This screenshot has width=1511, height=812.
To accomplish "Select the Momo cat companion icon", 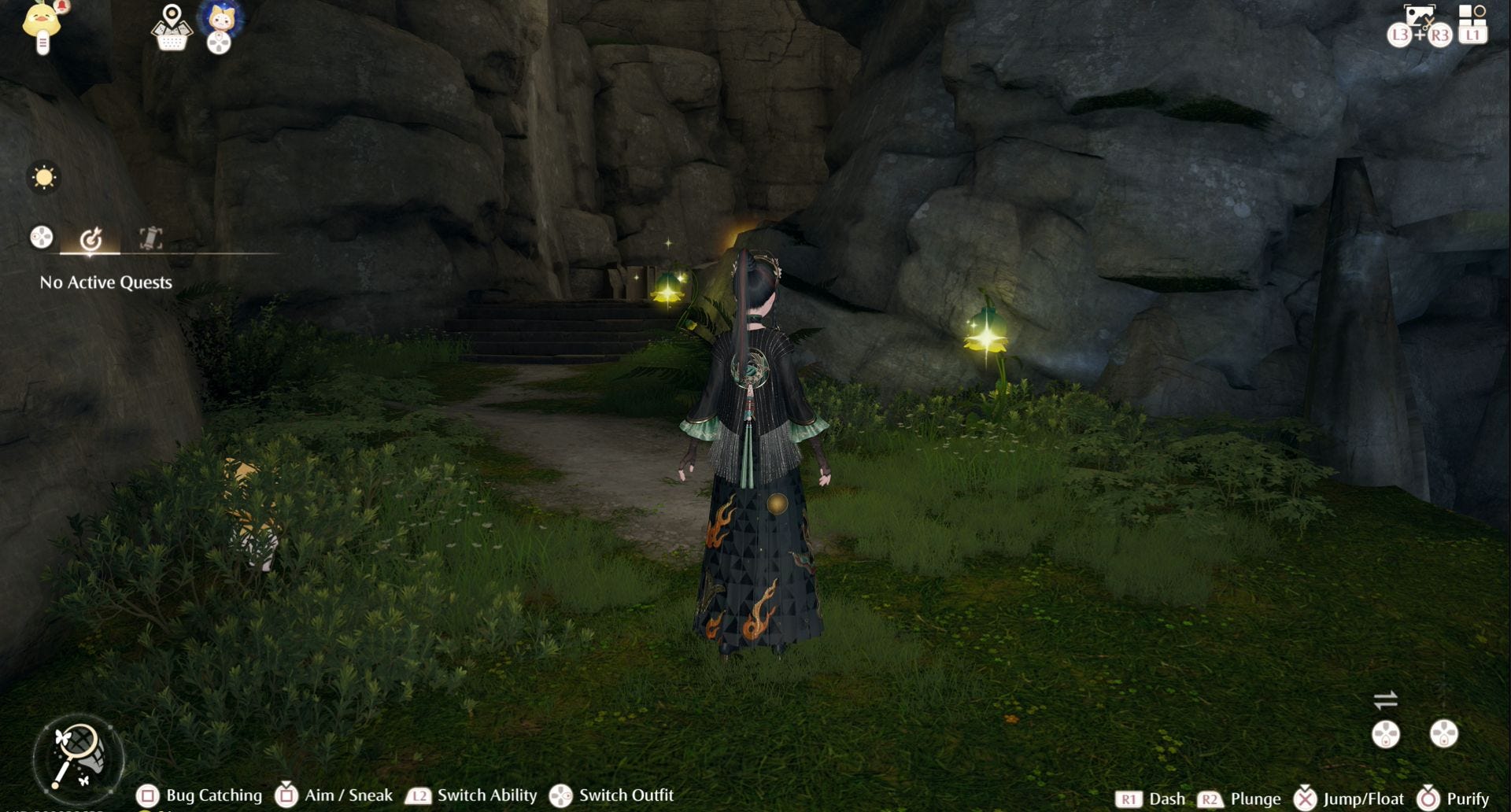I will click(220, 20).
